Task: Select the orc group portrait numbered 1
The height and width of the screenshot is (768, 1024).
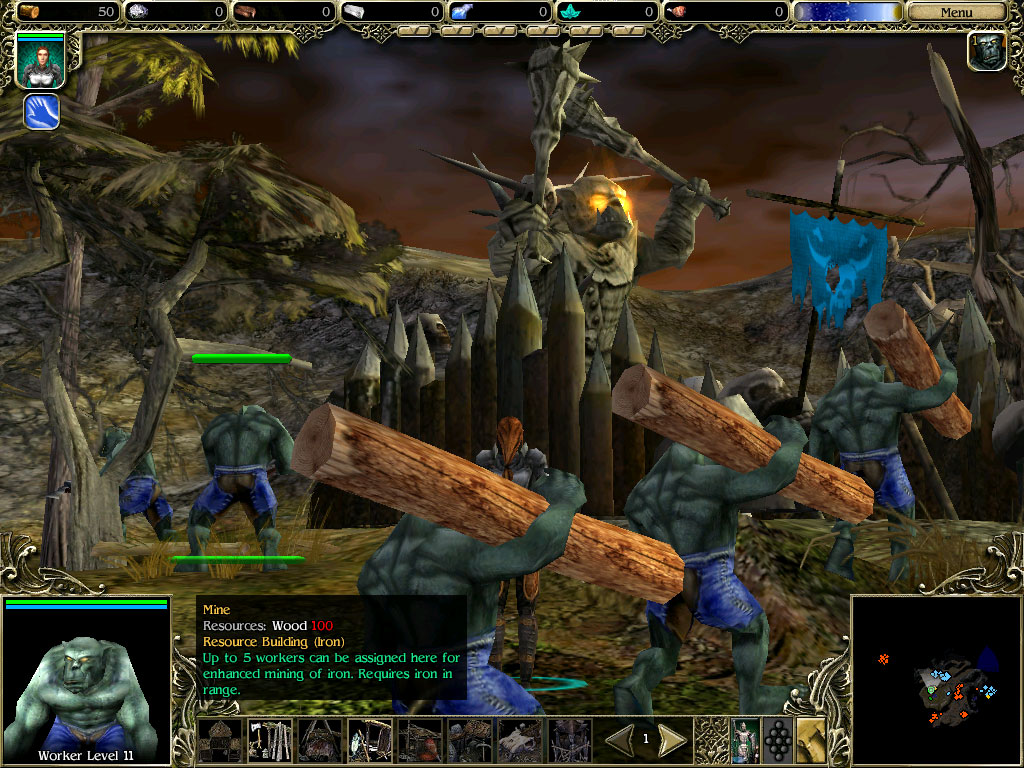Action: 986,51
